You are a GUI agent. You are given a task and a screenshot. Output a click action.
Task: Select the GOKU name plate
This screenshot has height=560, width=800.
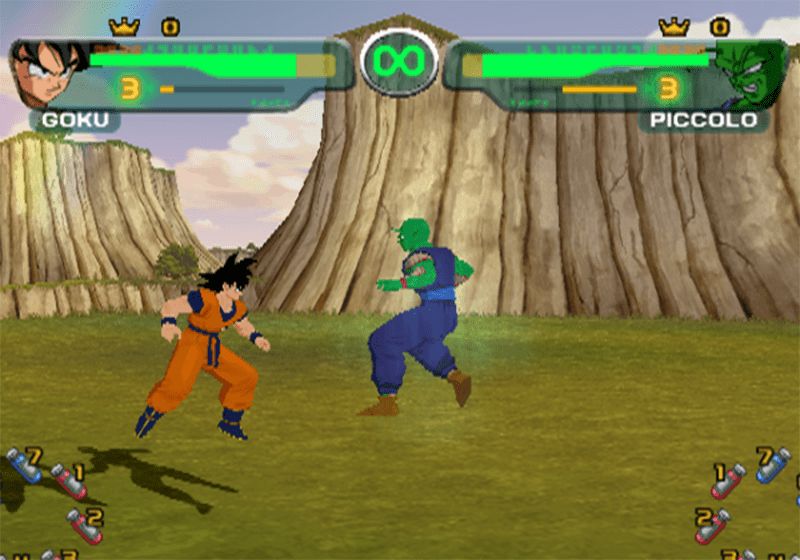tap(75, 121)
